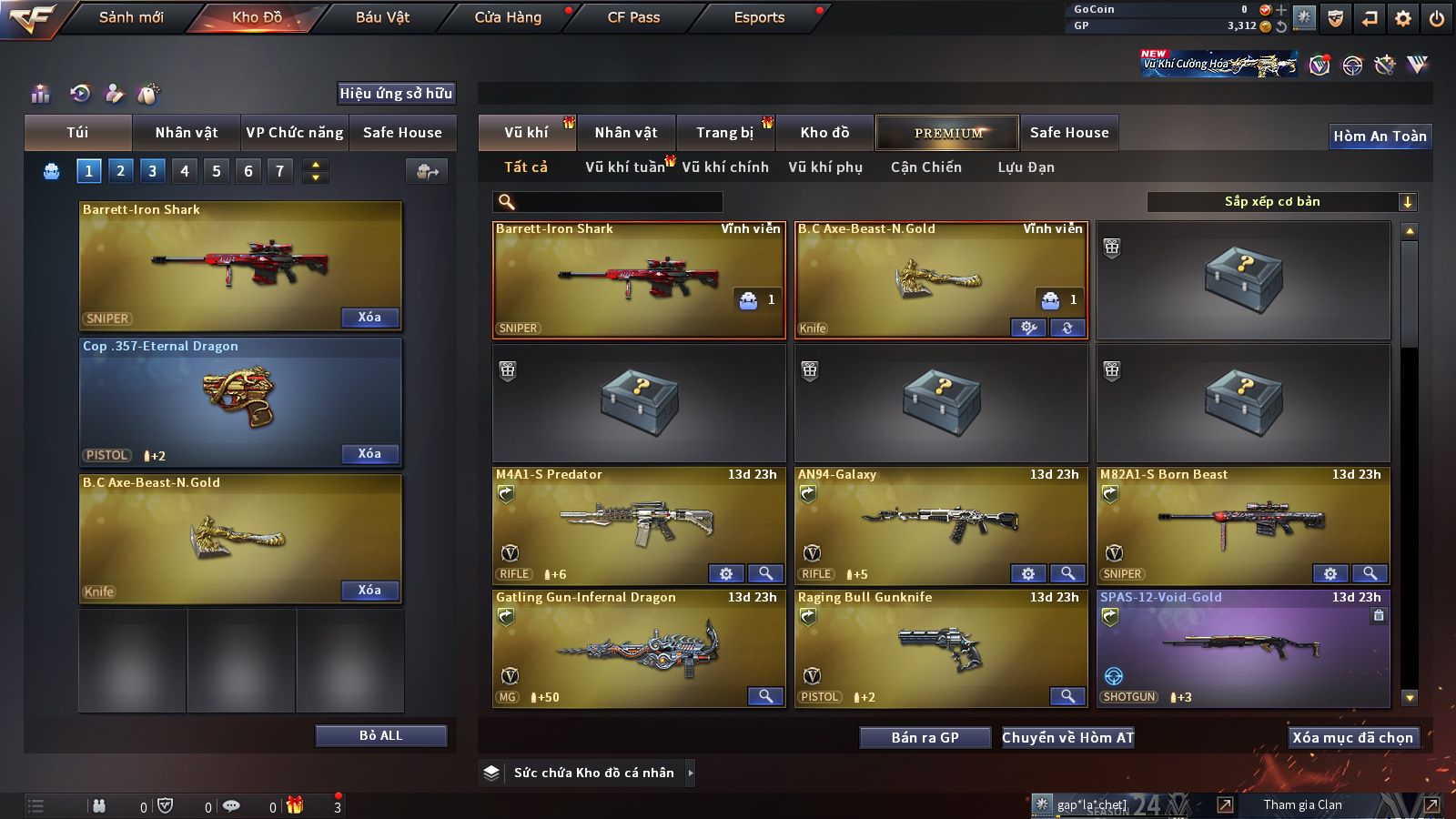Open the Hòm An Toàn safe box
1456x819 pixels.
1380,136
